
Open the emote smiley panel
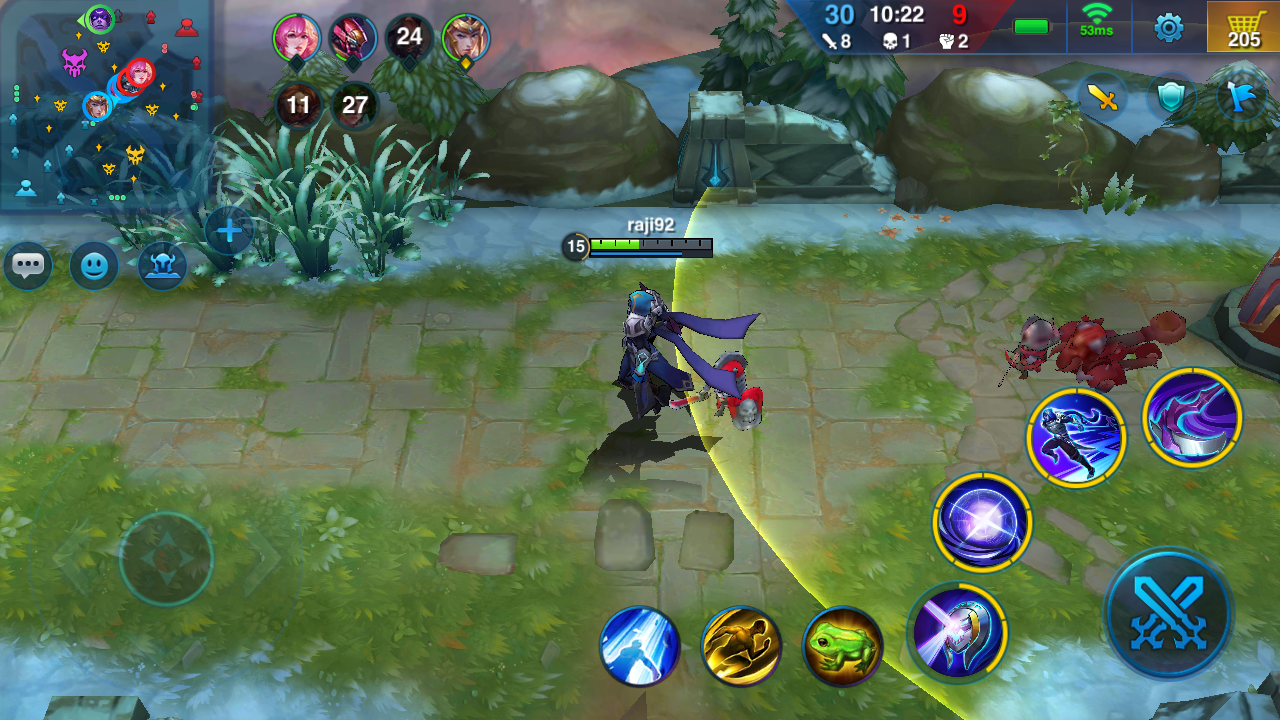tap(93, 266)
